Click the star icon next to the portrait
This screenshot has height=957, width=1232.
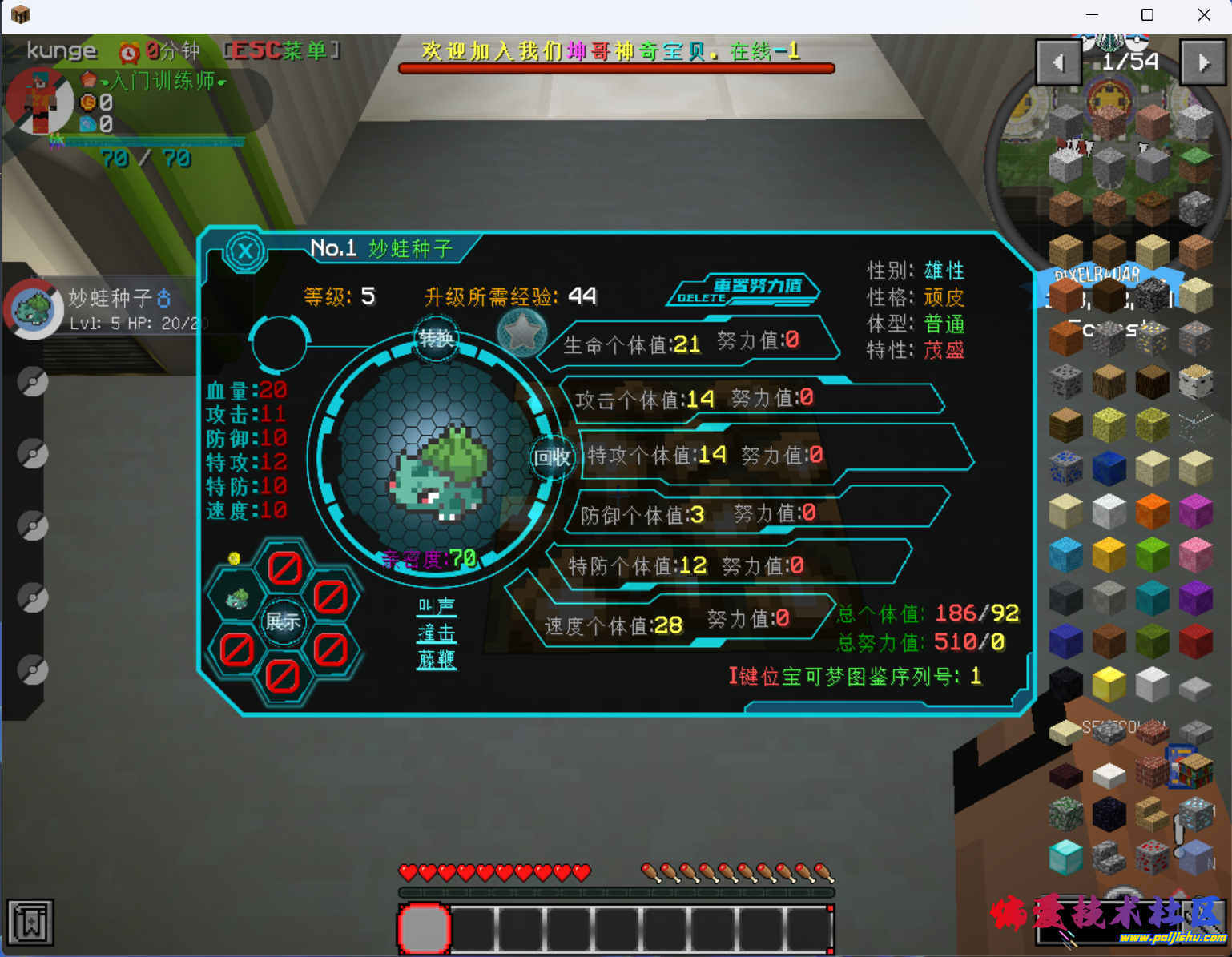[521, 332]
